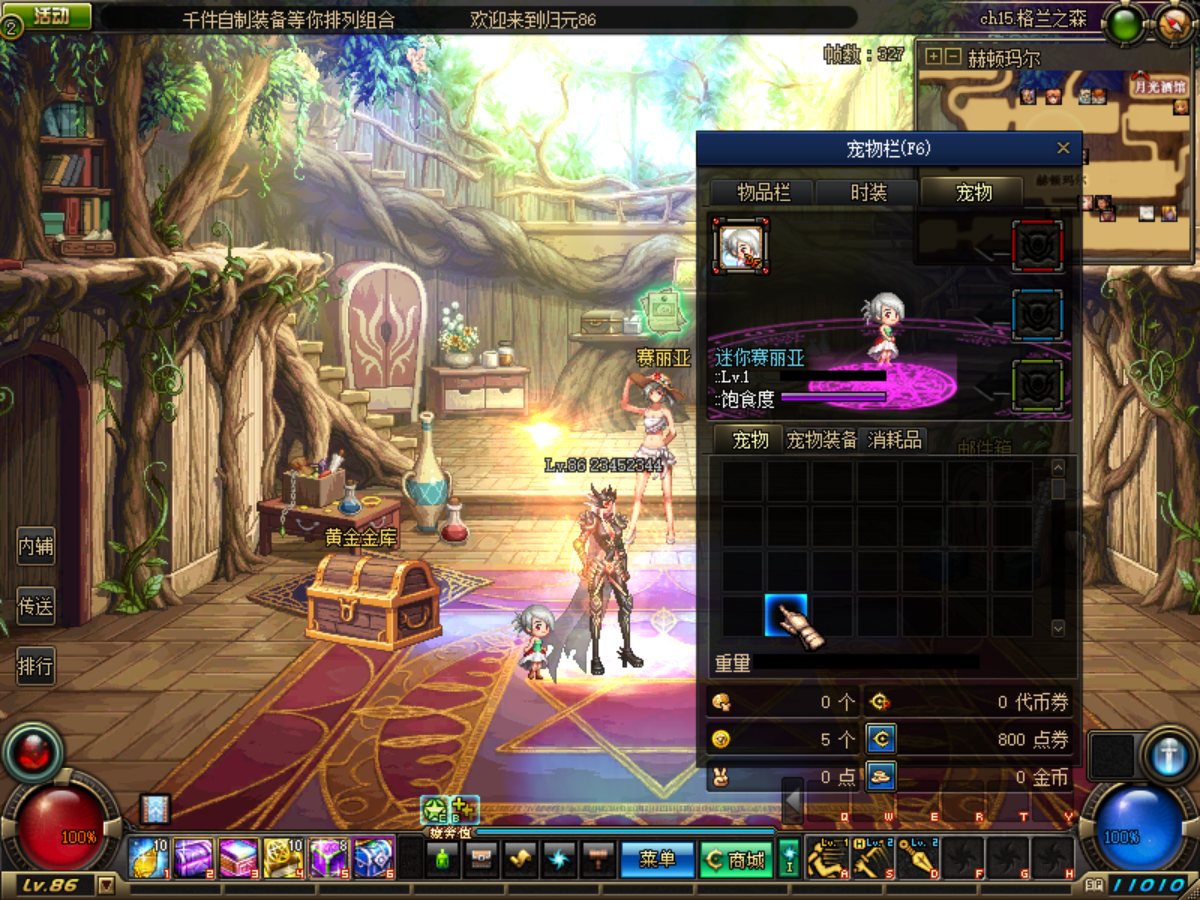Viewport: 1200px width, 900px height.
Task: Open the 商城 shop button
Action: pos(735,859)
